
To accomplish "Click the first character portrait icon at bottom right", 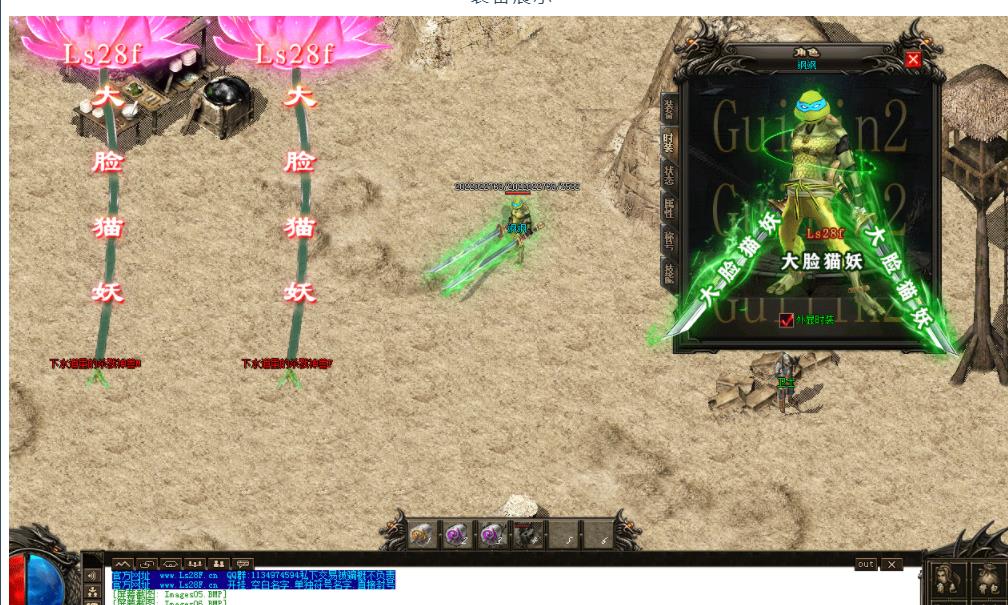I will [943, 578].
